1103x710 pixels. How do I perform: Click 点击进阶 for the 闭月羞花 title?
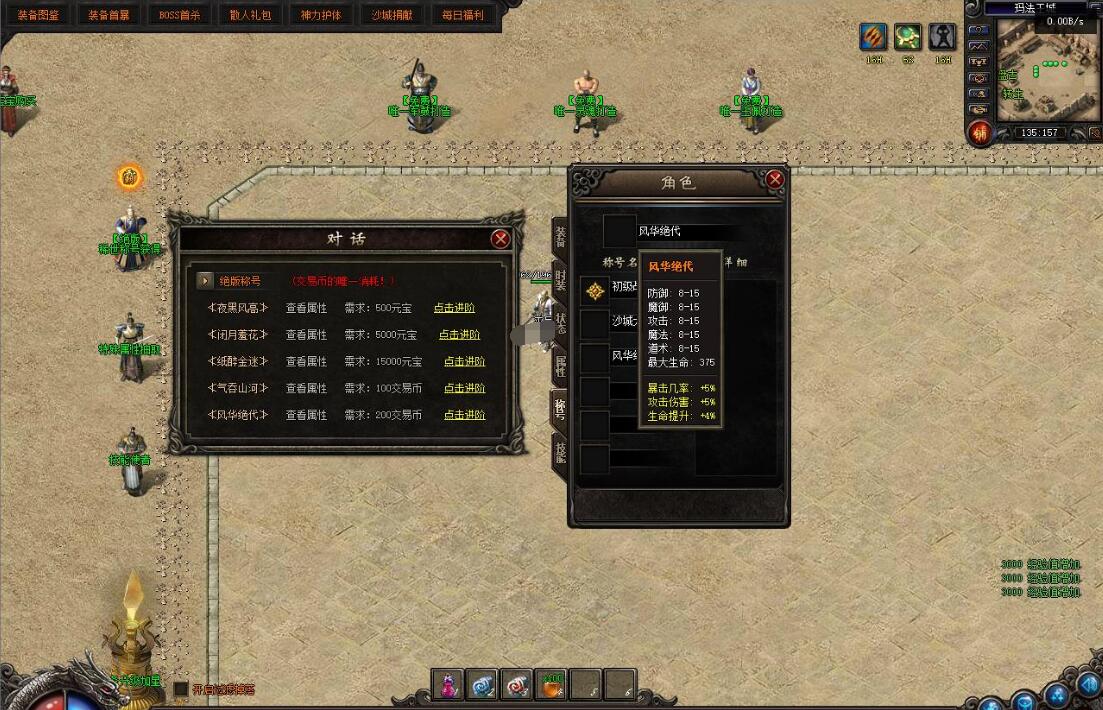click(459, 335)
